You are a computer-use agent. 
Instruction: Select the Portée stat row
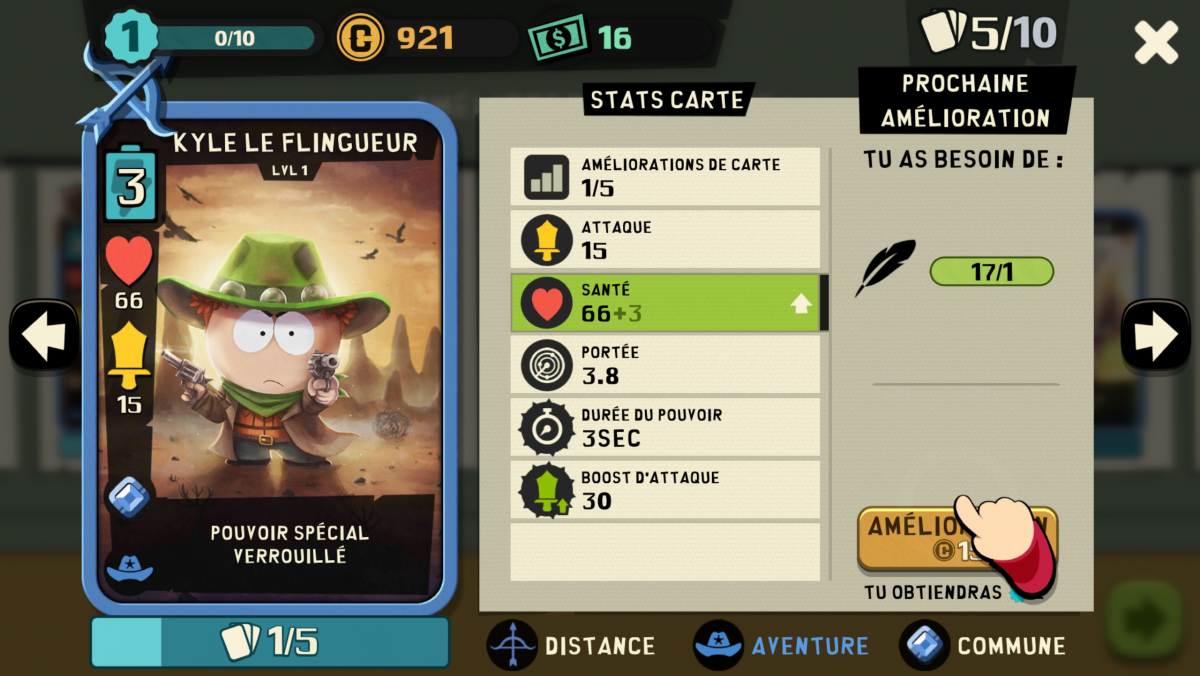pos(665,365)
